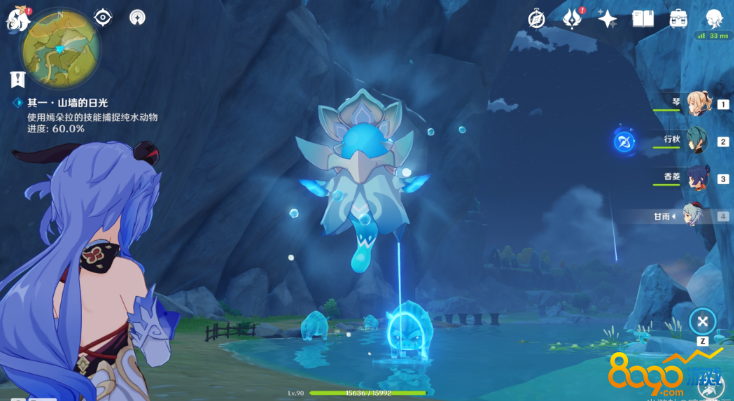Open the compass icon in top bar
734x401 pixels.
pos(536,18)
